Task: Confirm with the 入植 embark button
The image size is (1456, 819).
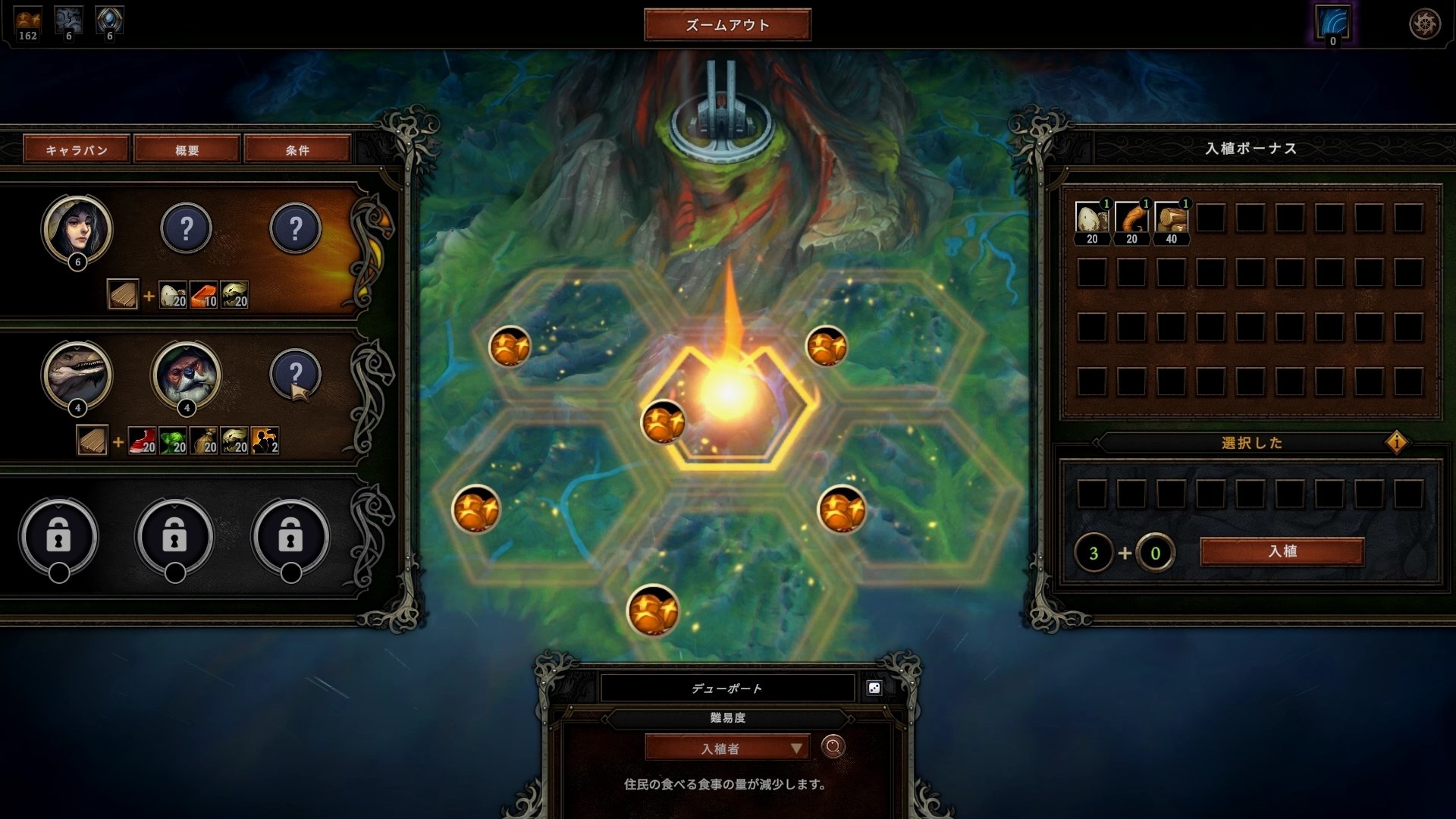Action: pyautogui.click(x=1282, y=551)
